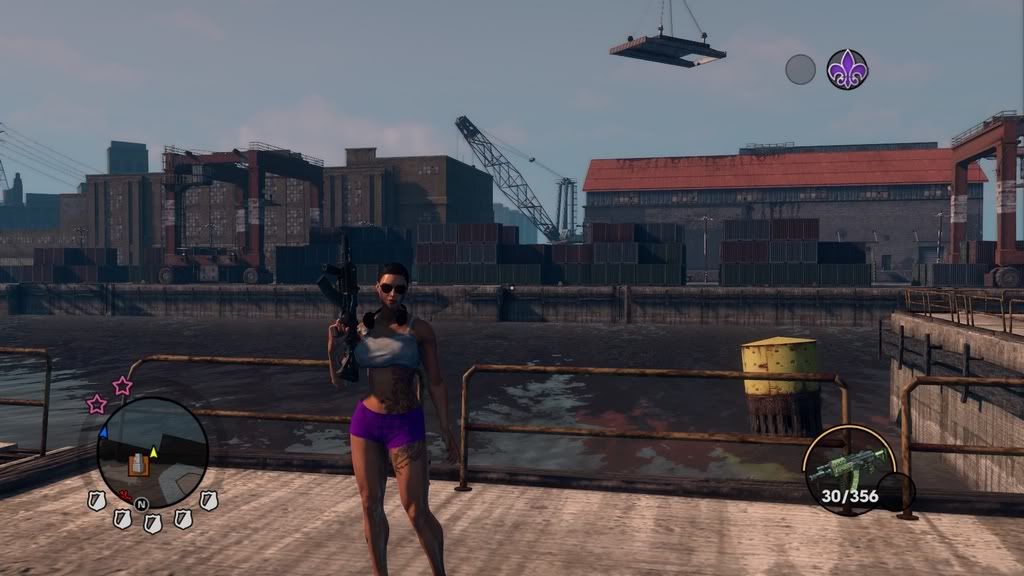The height and width of the screenshot is (576, 1024).
Task: Select the green SMG weapon icon
Action: pyautogui.click(x=847, y=464)
